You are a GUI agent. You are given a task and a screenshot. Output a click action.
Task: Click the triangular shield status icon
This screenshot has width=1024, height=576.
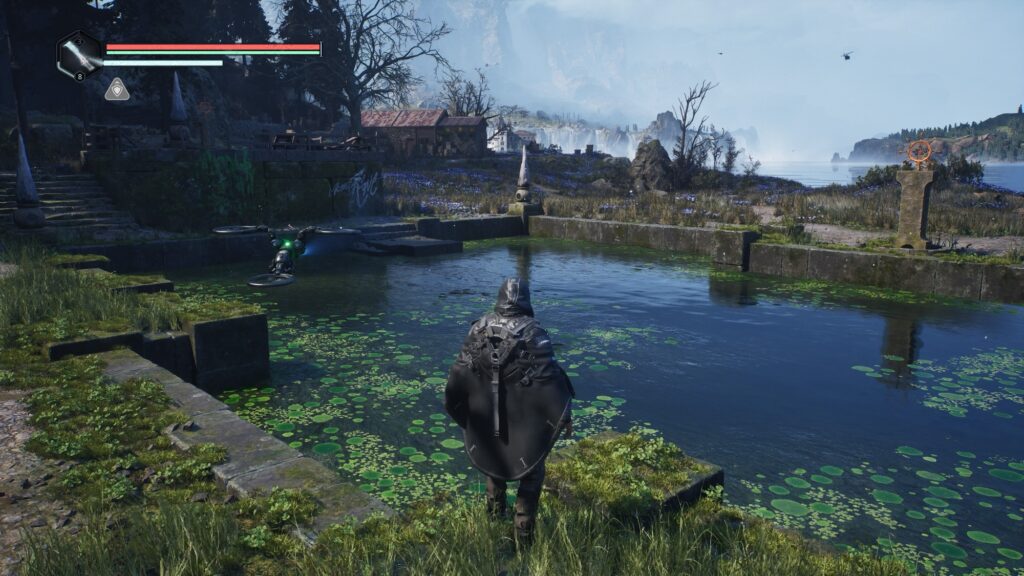click(117, 90)
